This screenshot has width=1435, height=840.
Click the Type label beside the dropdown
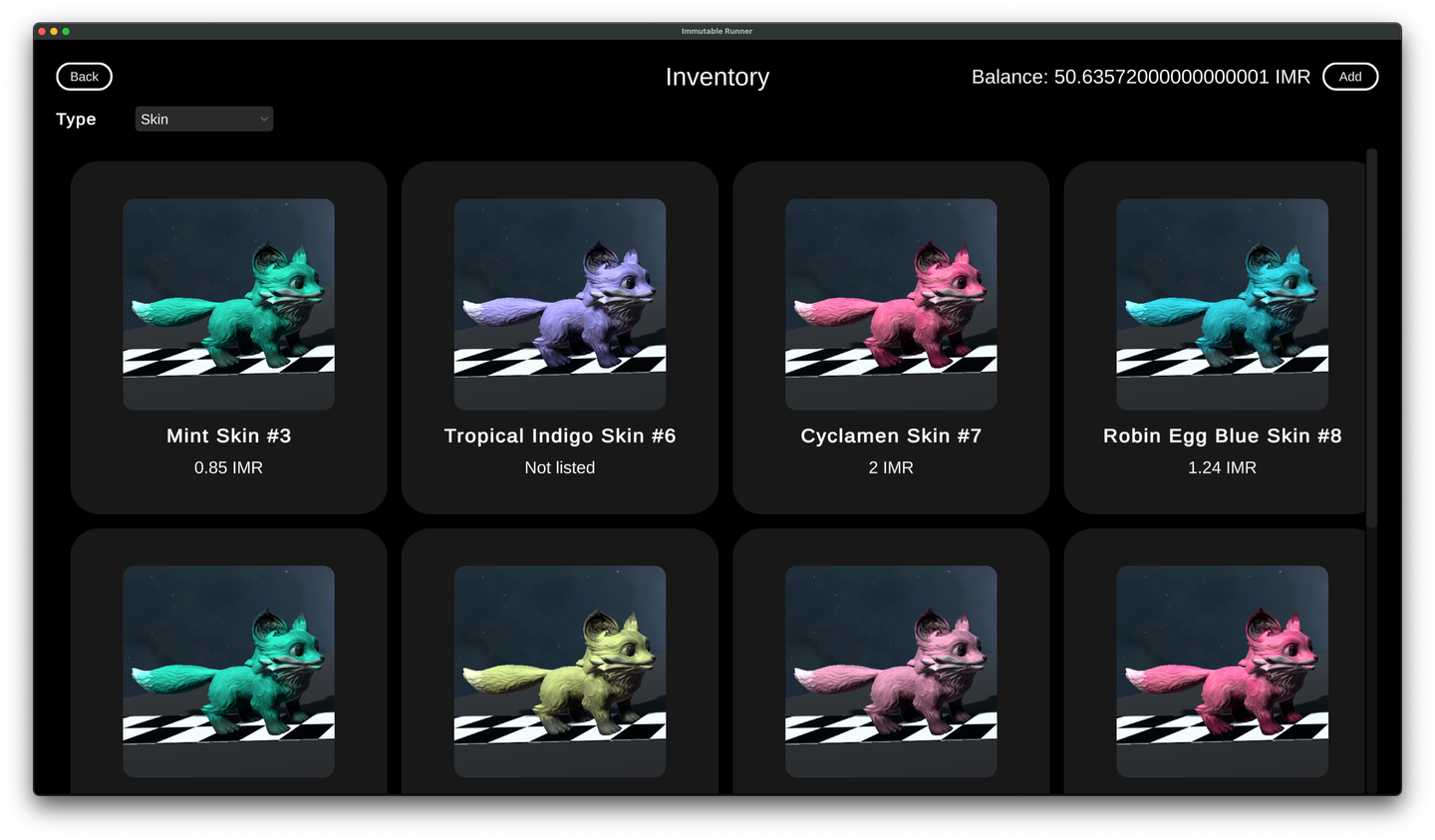pos(76,119)
